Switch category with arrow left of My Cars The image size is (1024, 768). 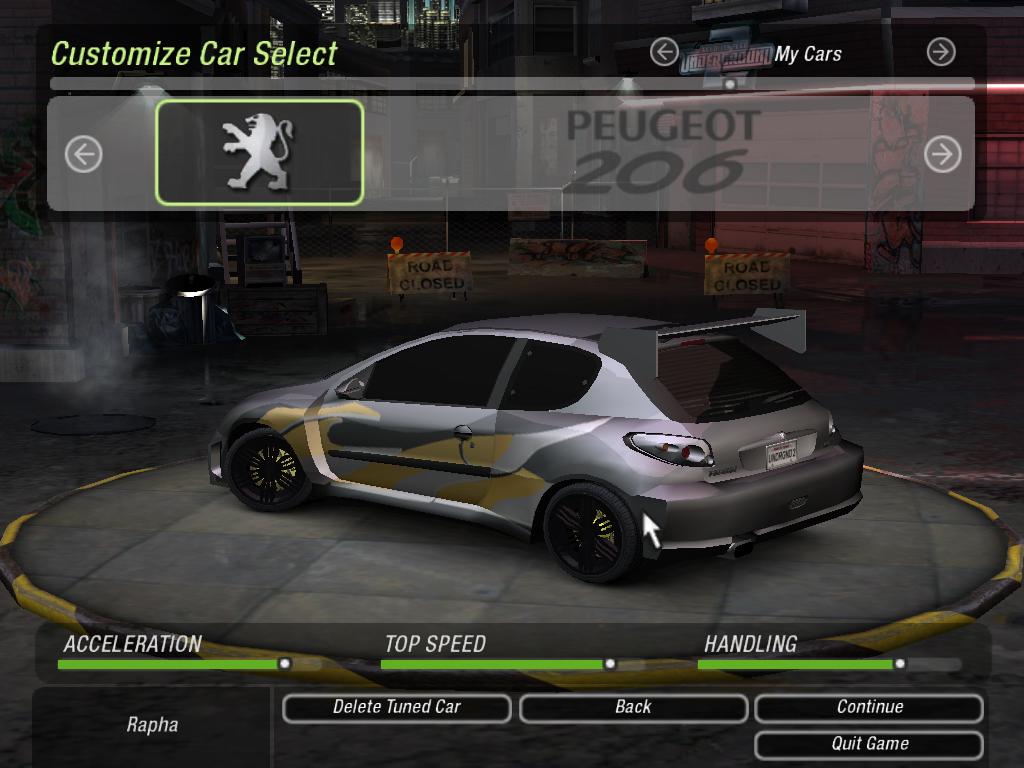664,52
